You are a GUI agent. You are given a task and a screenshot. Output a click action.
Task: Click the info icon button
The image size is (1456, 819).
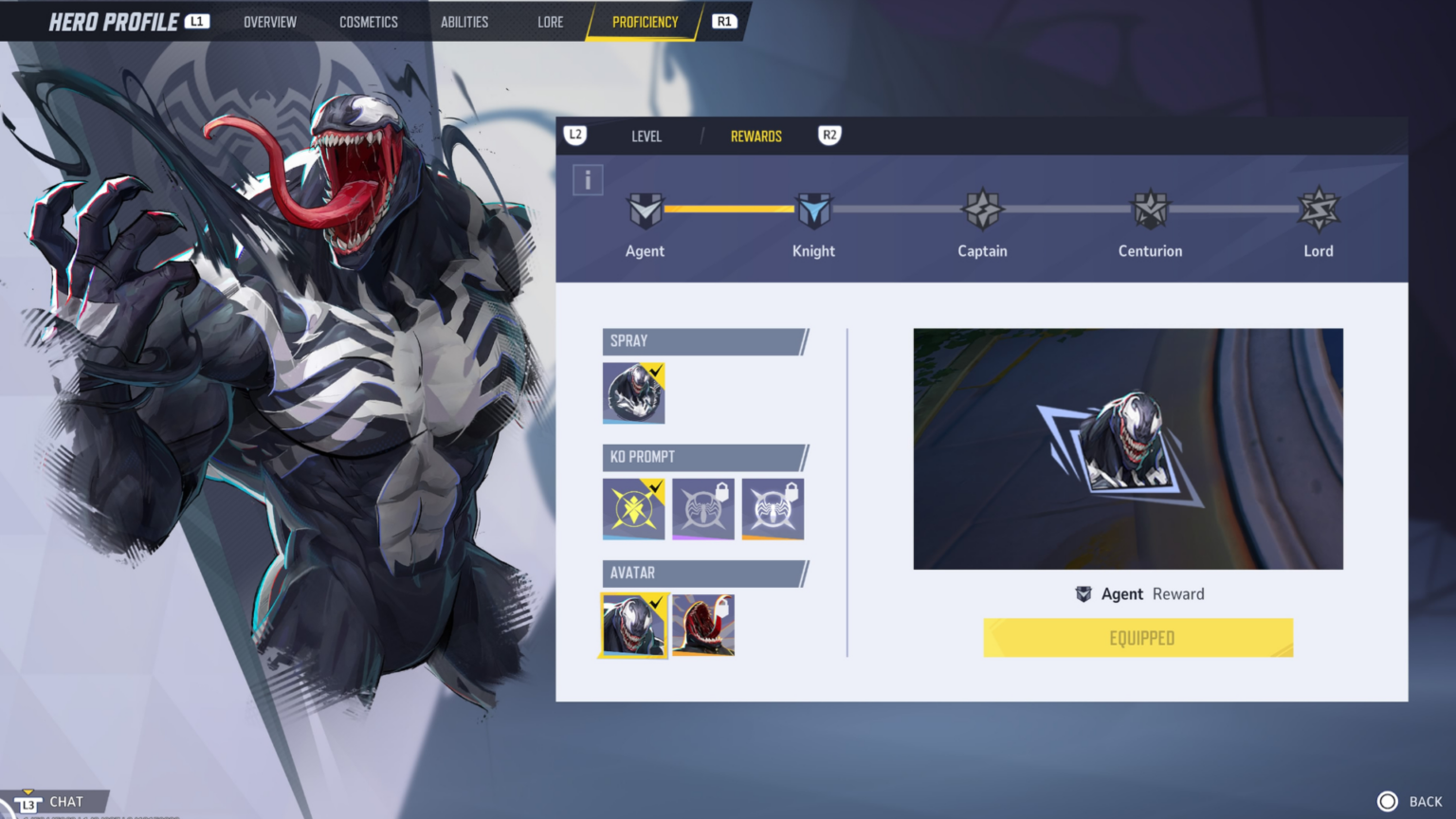coord(588,180)
